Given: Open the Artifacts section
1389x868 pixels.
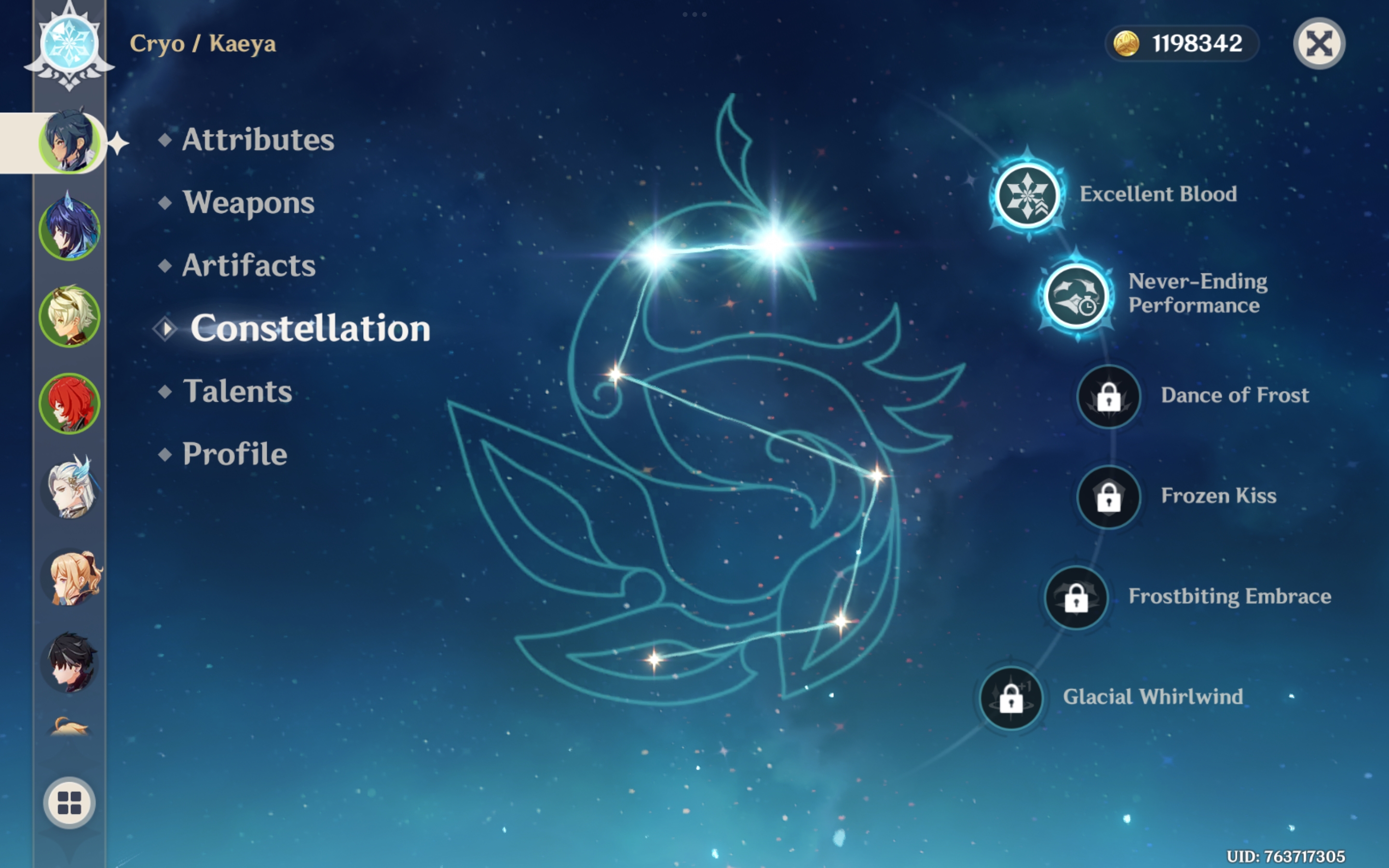Looking at the screenshot, I should (248, 265).
